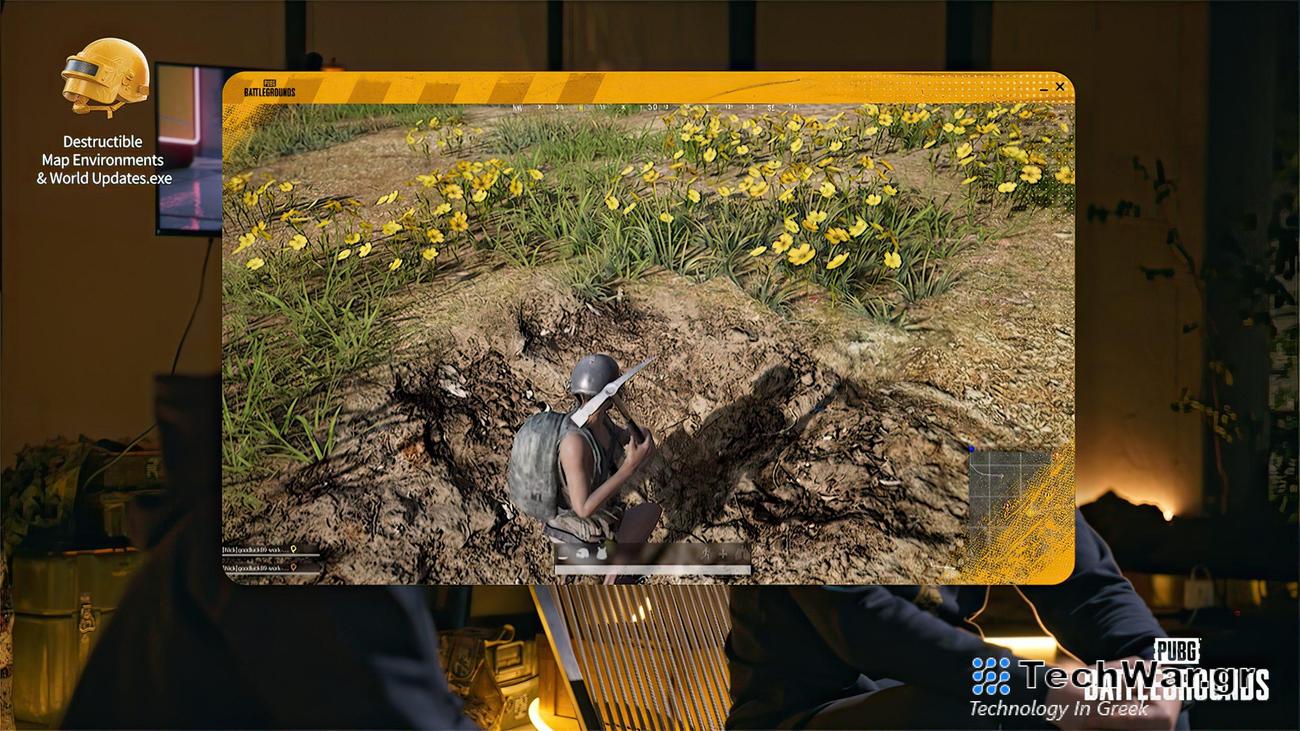Click the yellow map-pin beside the top chat message
The image size is (1300, 731).
click(x=293, y=550)
